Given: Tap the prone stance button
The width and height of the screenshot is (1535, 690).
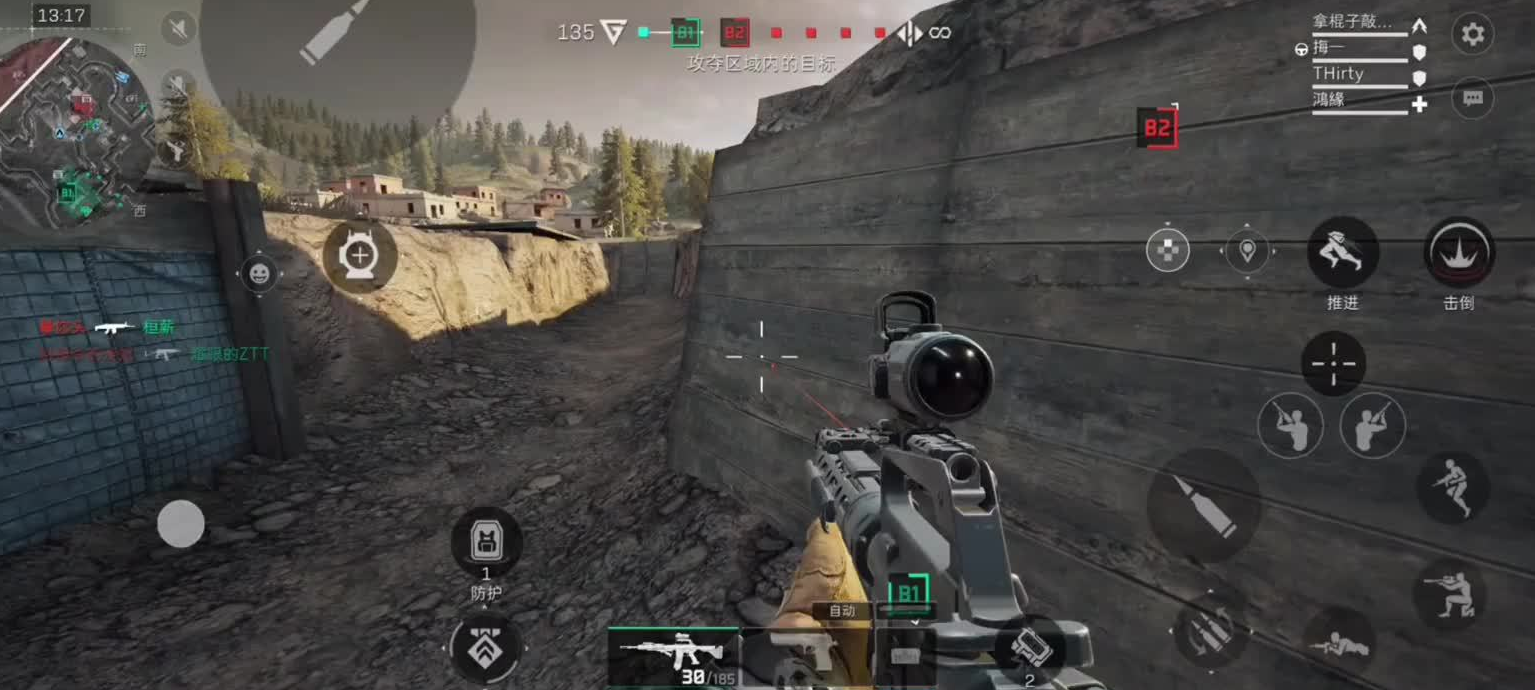Looking at the screenshot, I should coord(1337,640).
